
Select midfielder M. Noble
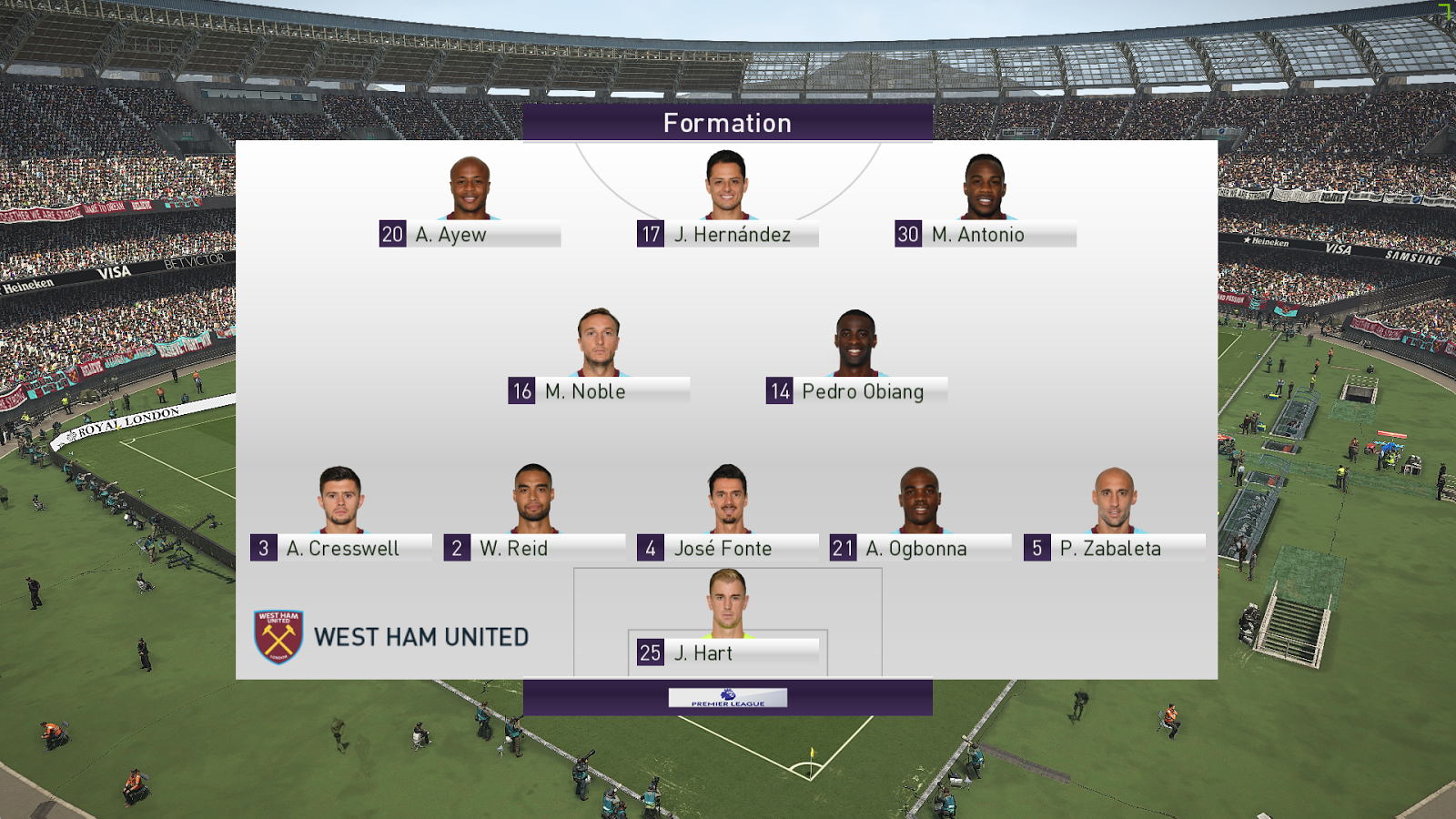[598, 391]
